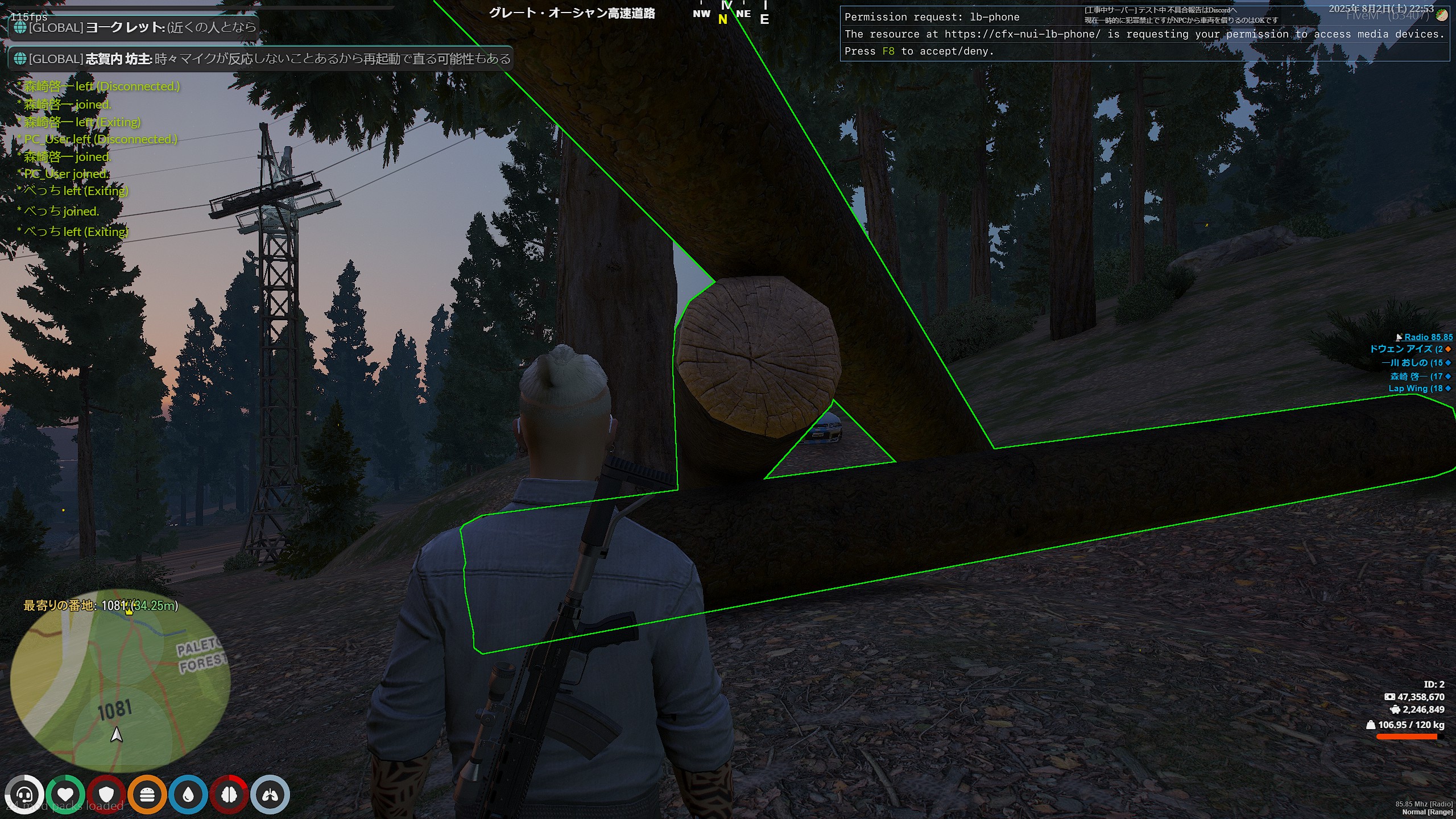Open the global chat message from 志賀内 坊主
The height and width of the screenshot is (819, 1456).
tap(260, 59)
